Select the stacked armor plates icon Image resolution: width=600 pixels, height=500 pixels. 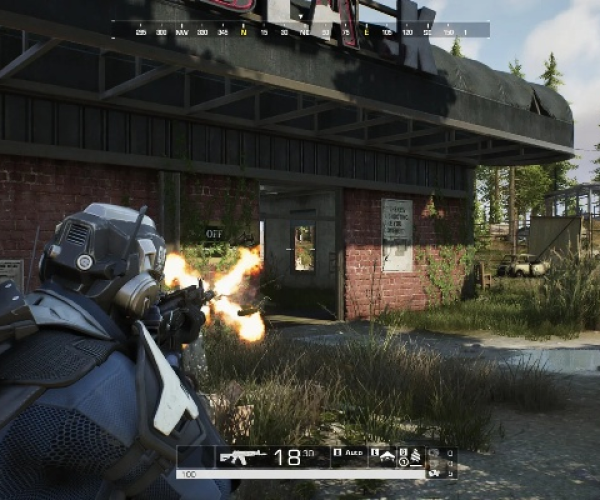coord(414,457)
